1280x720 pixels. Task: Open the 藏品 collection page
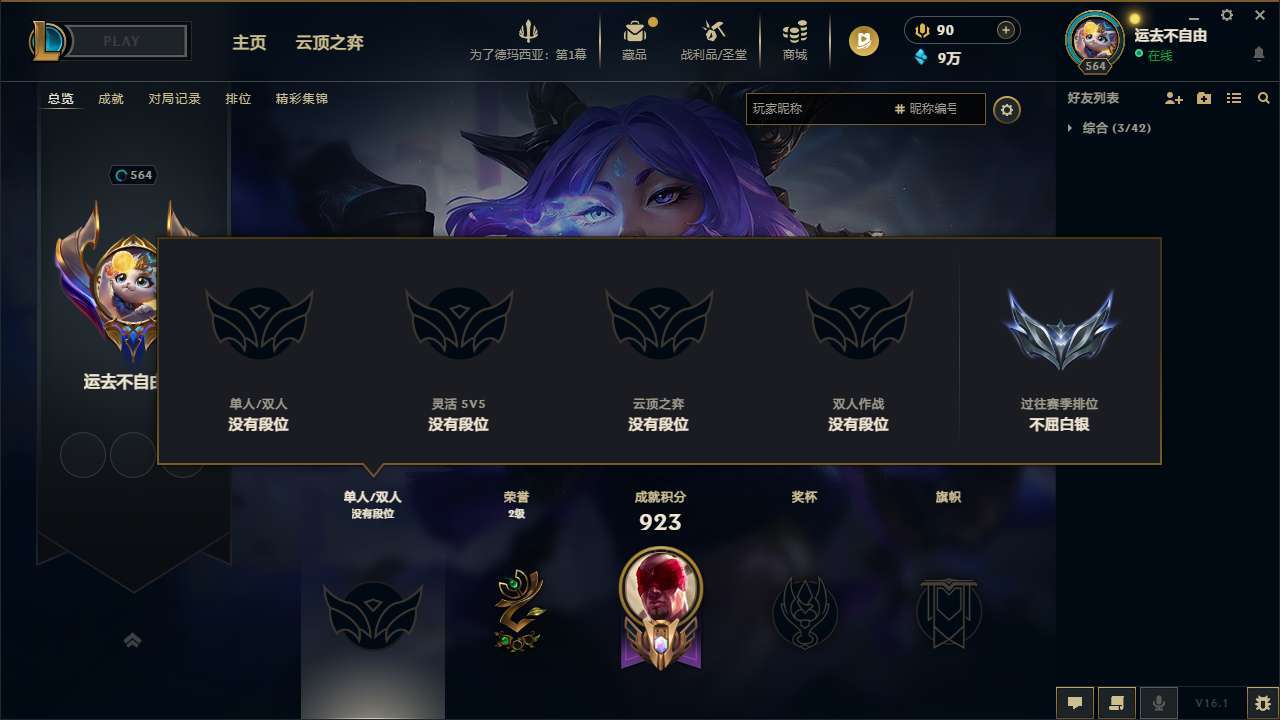tap(634, 40)
